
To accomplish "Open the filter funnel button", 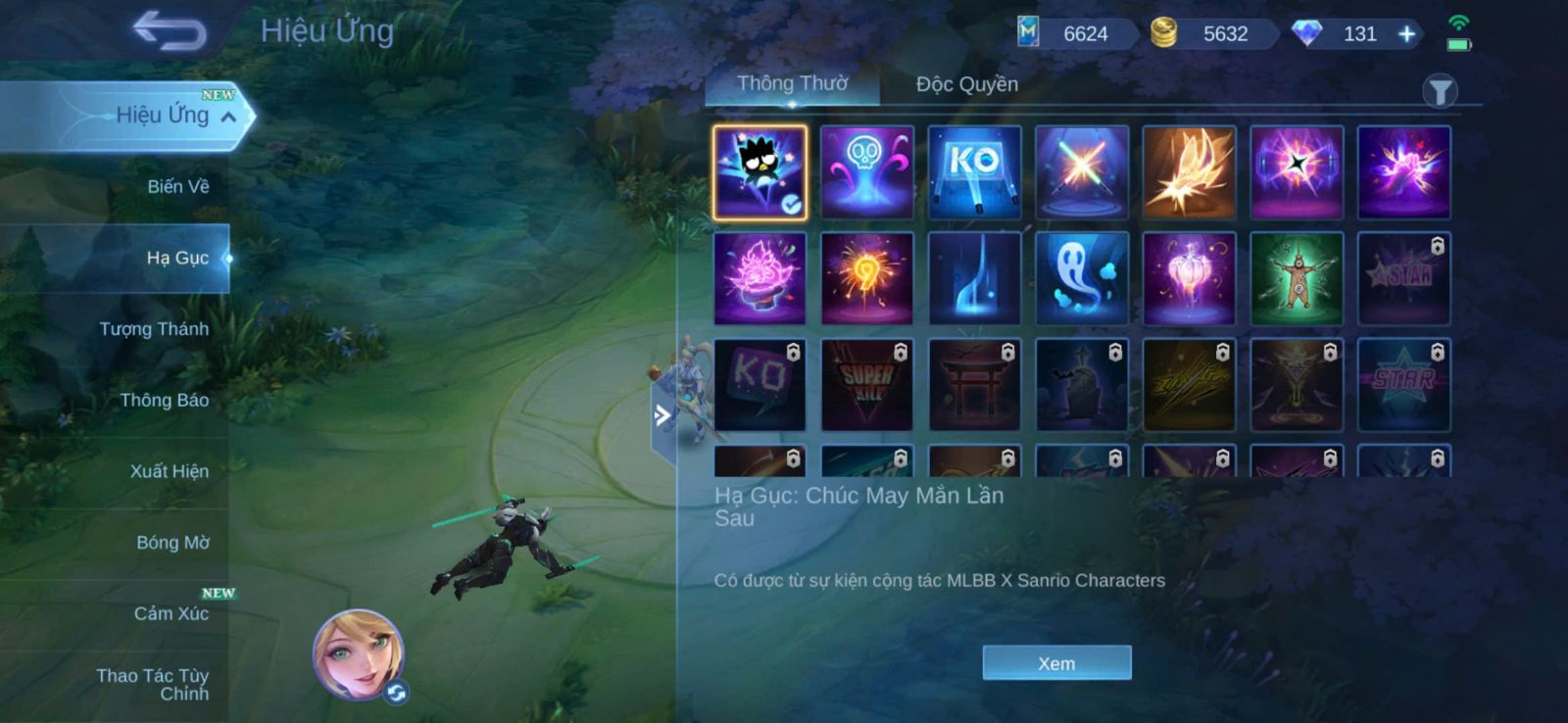I will [x=1440, y=92].
